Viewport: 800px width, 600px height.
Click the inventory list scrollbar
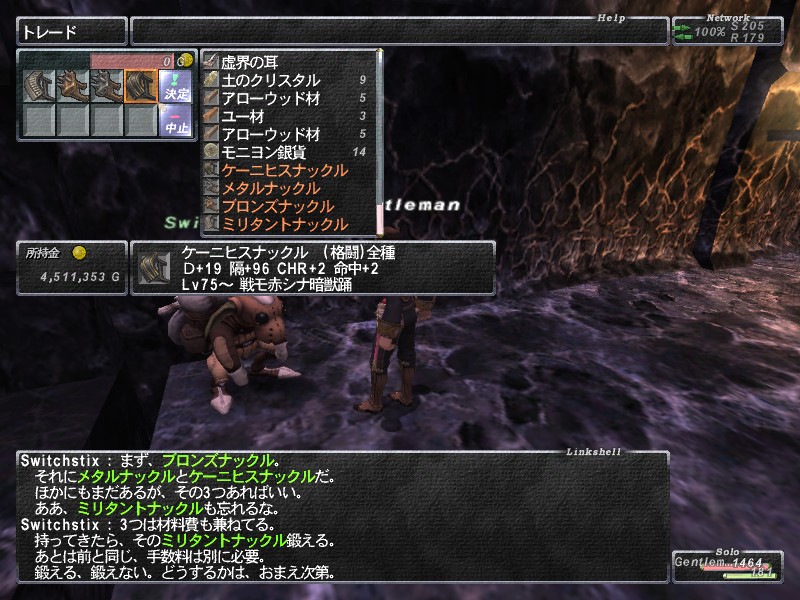pos(380,140)
